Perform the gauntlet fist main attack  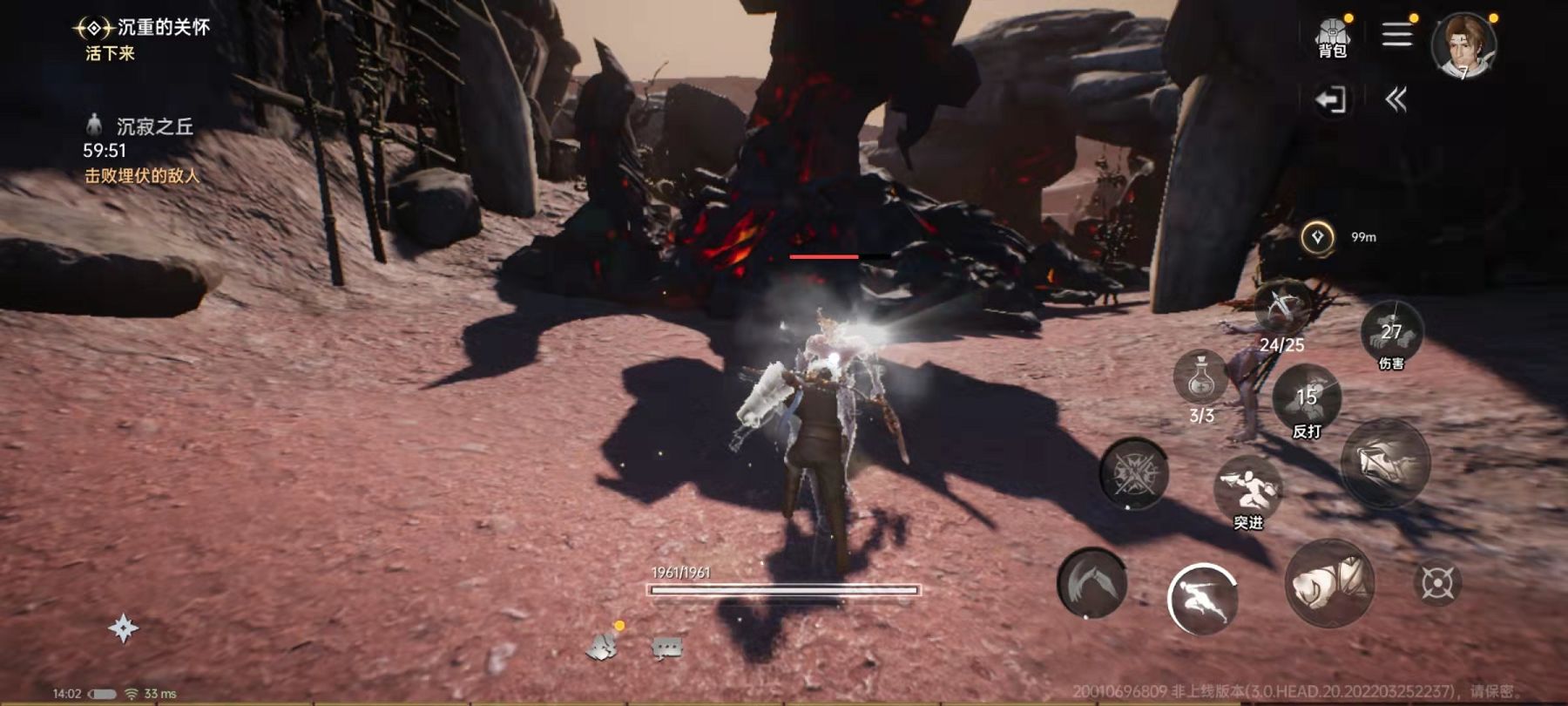[x=1329, y=582]
